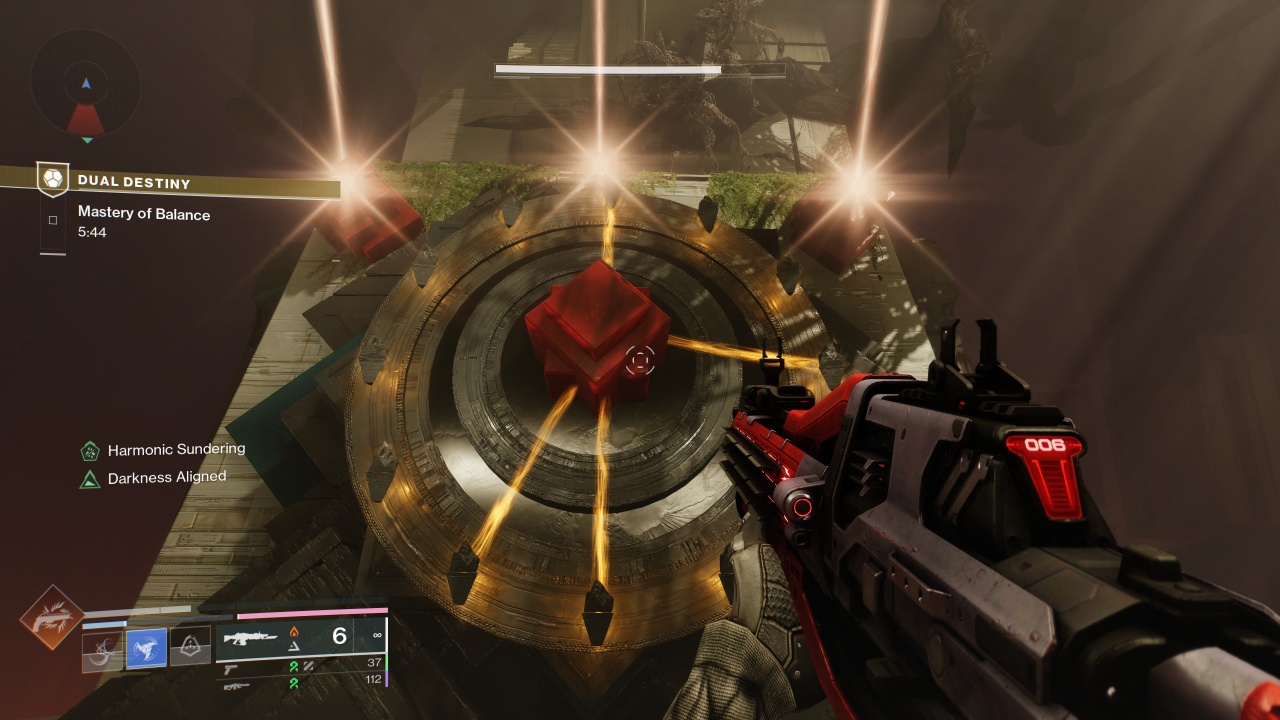Select the Mastery of Balance objective
Screen dimensions: 1280x720
(143, 214)
